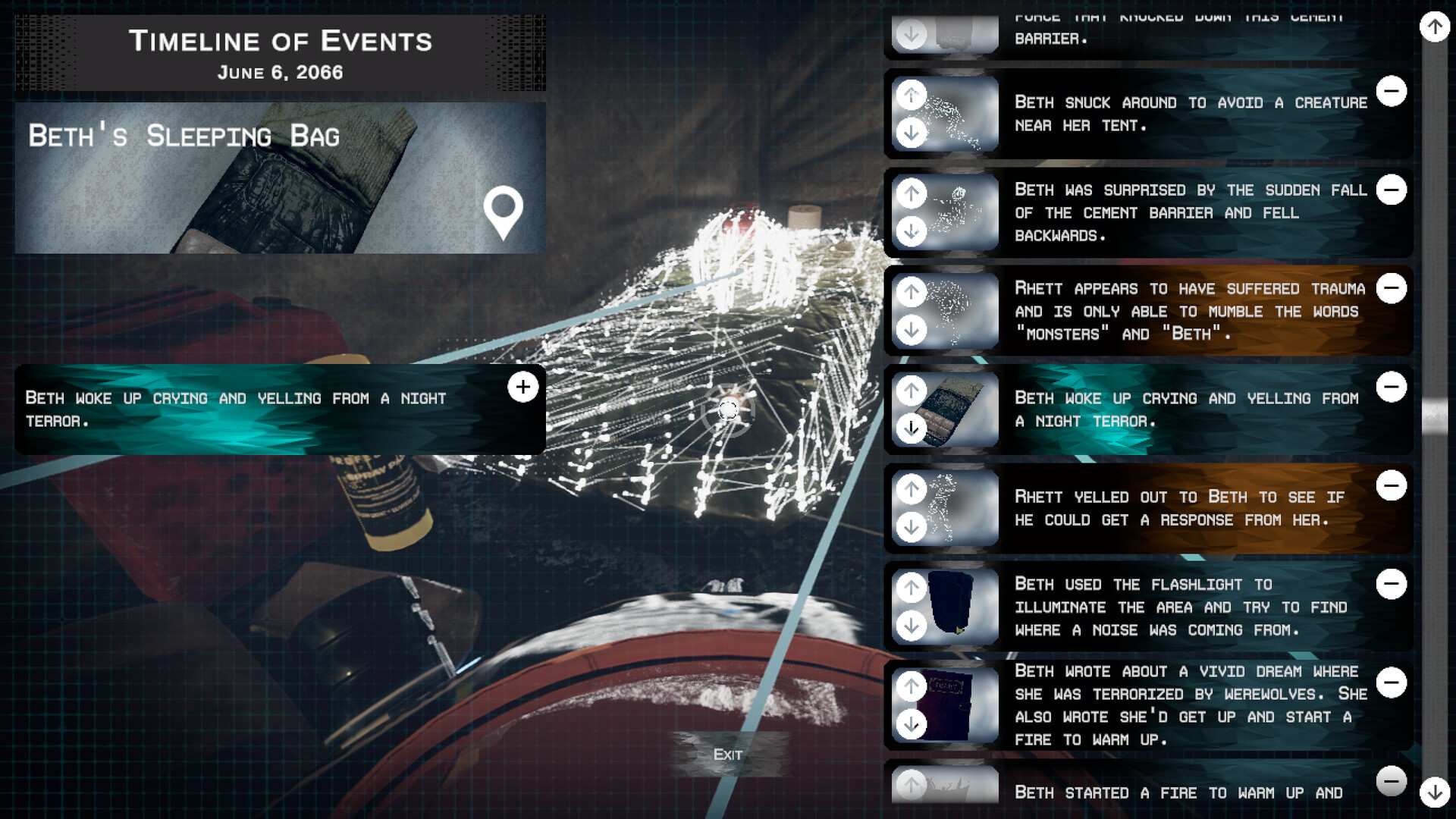Remove the "Rhett yelled out to Beth" entry
Screen dimensions: 1456x819
tap(1392, 485)
